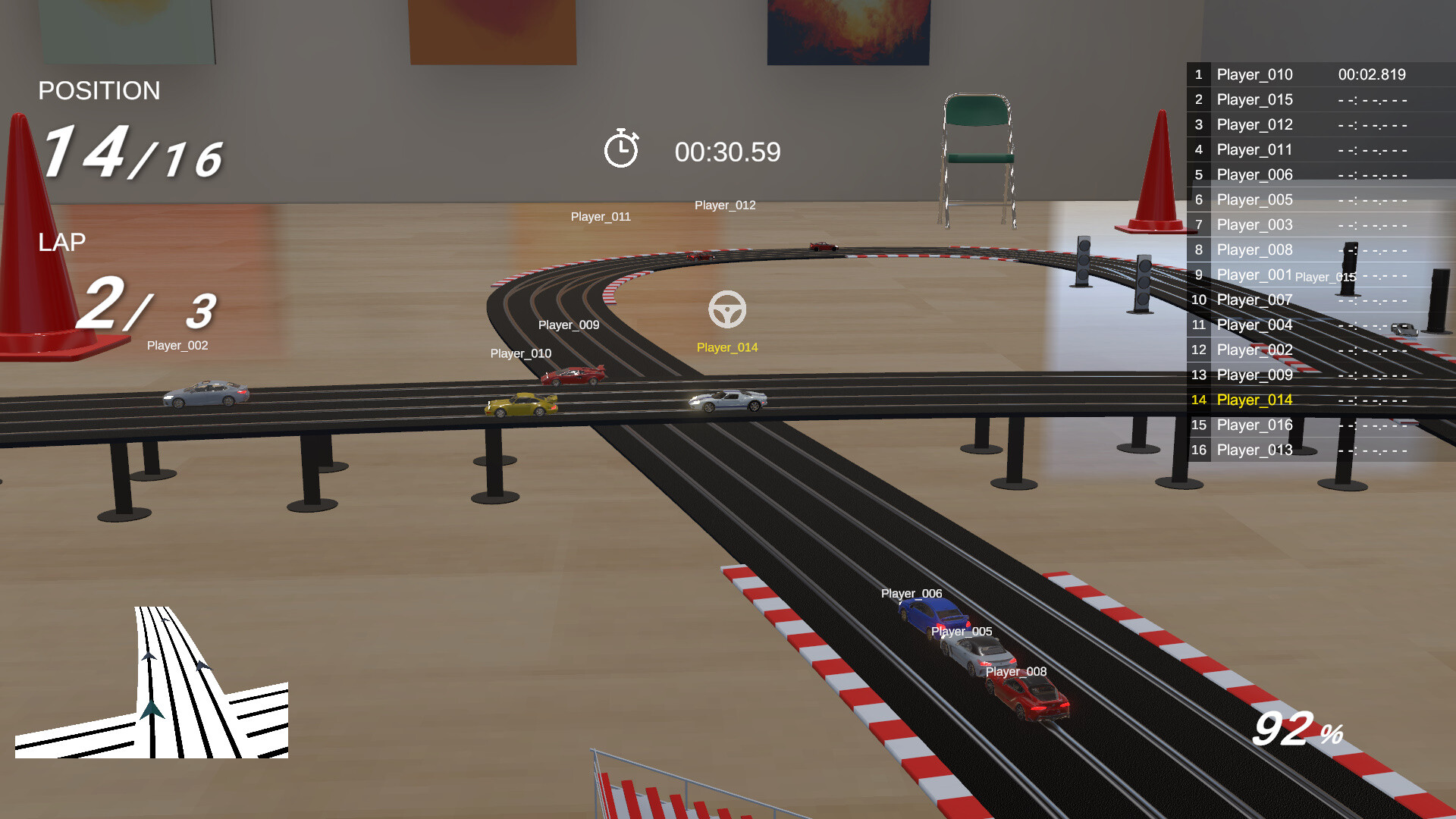The image size is (1456, 819).
Task: Click the race timer reading 00:30.59
Action: click(x=727, y=152)
